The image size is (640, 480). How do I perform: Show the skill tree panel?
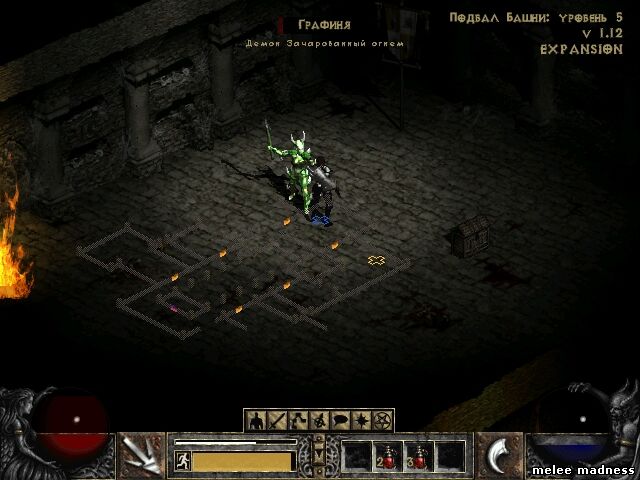tap(297, 420)
